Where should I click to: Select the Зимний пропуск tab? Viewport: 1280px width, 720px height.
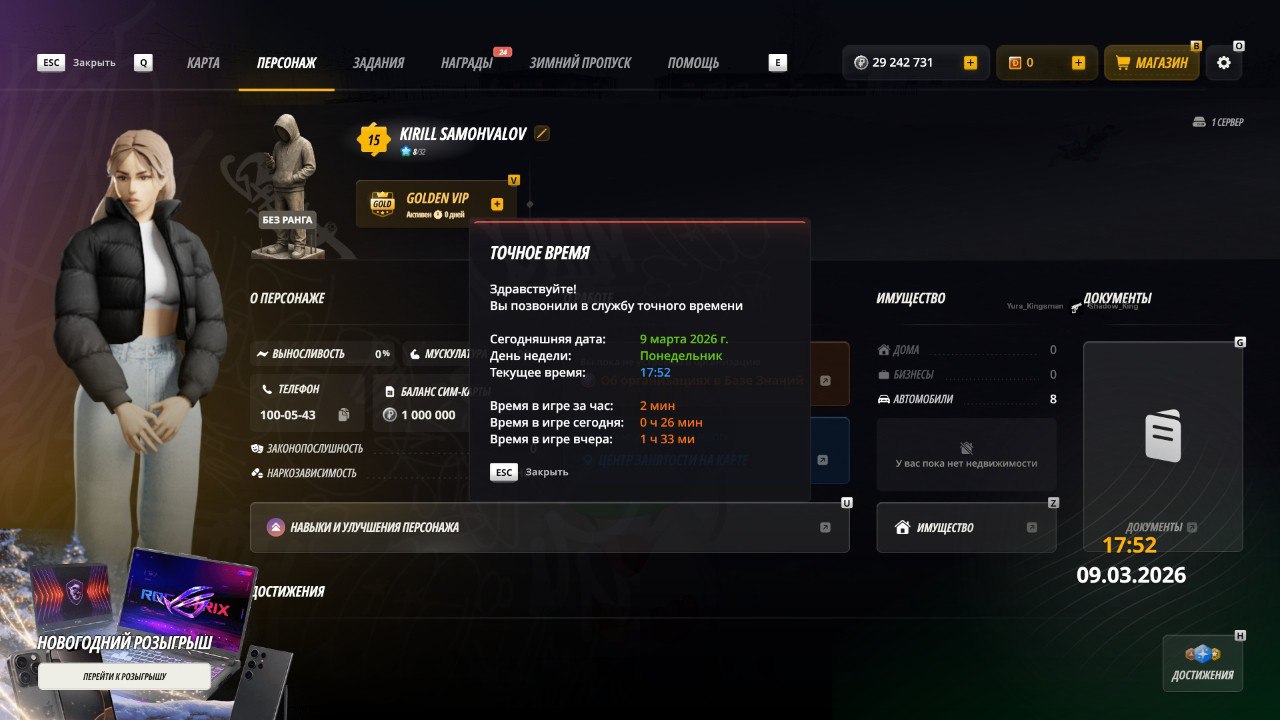580,63
